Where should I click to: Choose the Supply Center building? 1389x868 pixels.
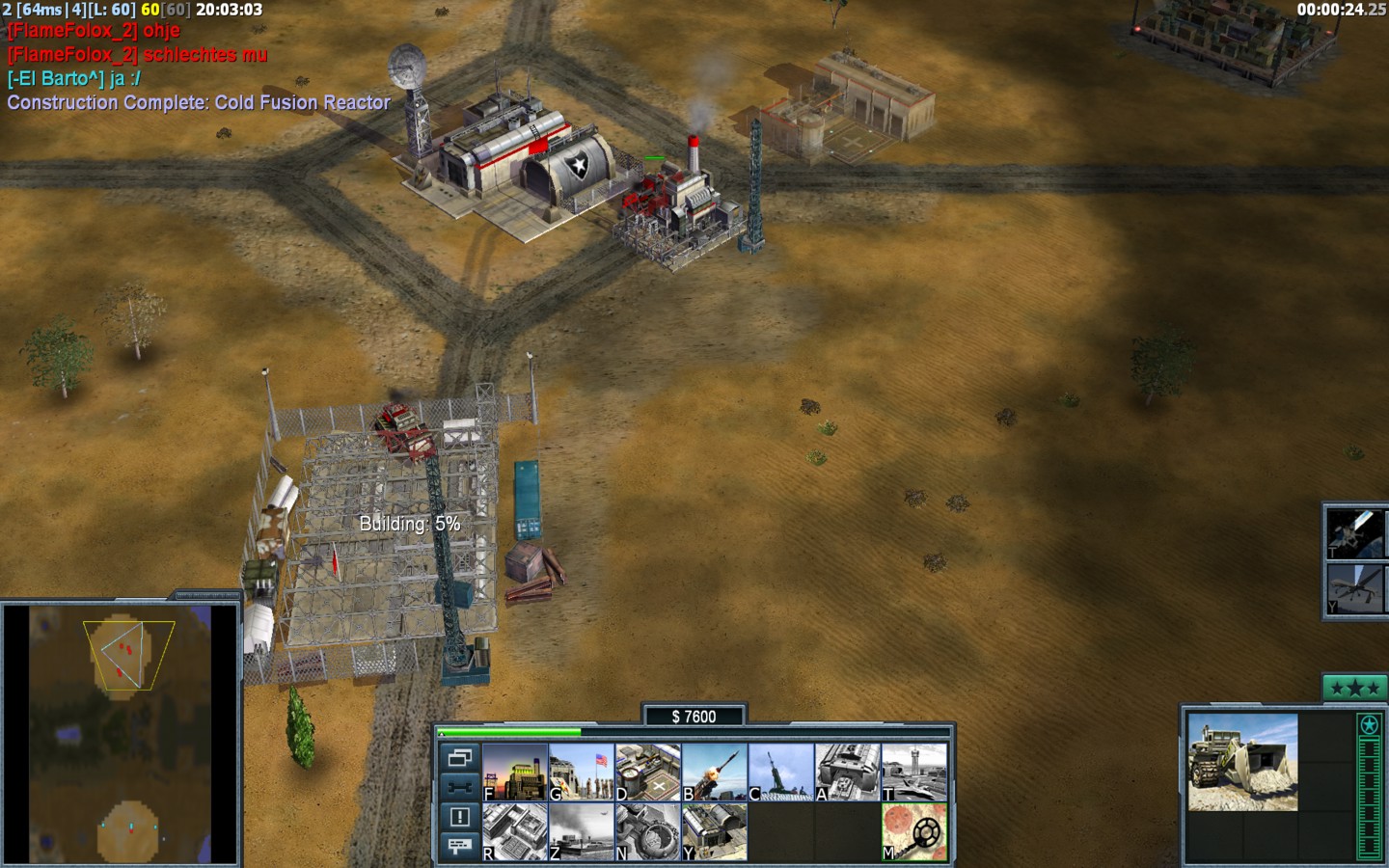coord(648,772)
